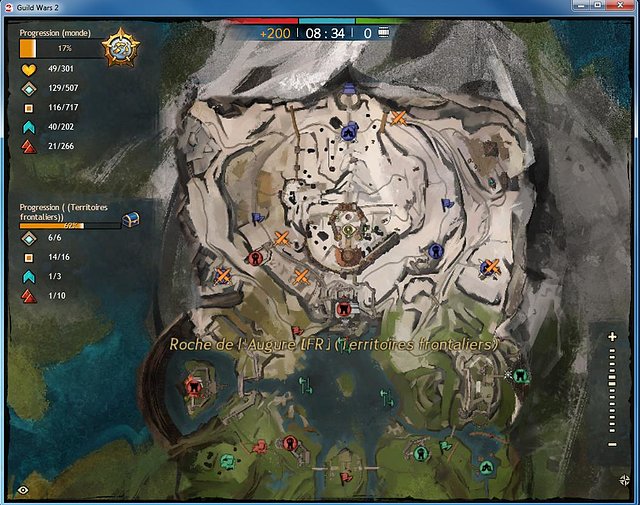This screenshot has width=640, height=505.
Task: Click the compass icon in the map corner
Action: point(623,480)
